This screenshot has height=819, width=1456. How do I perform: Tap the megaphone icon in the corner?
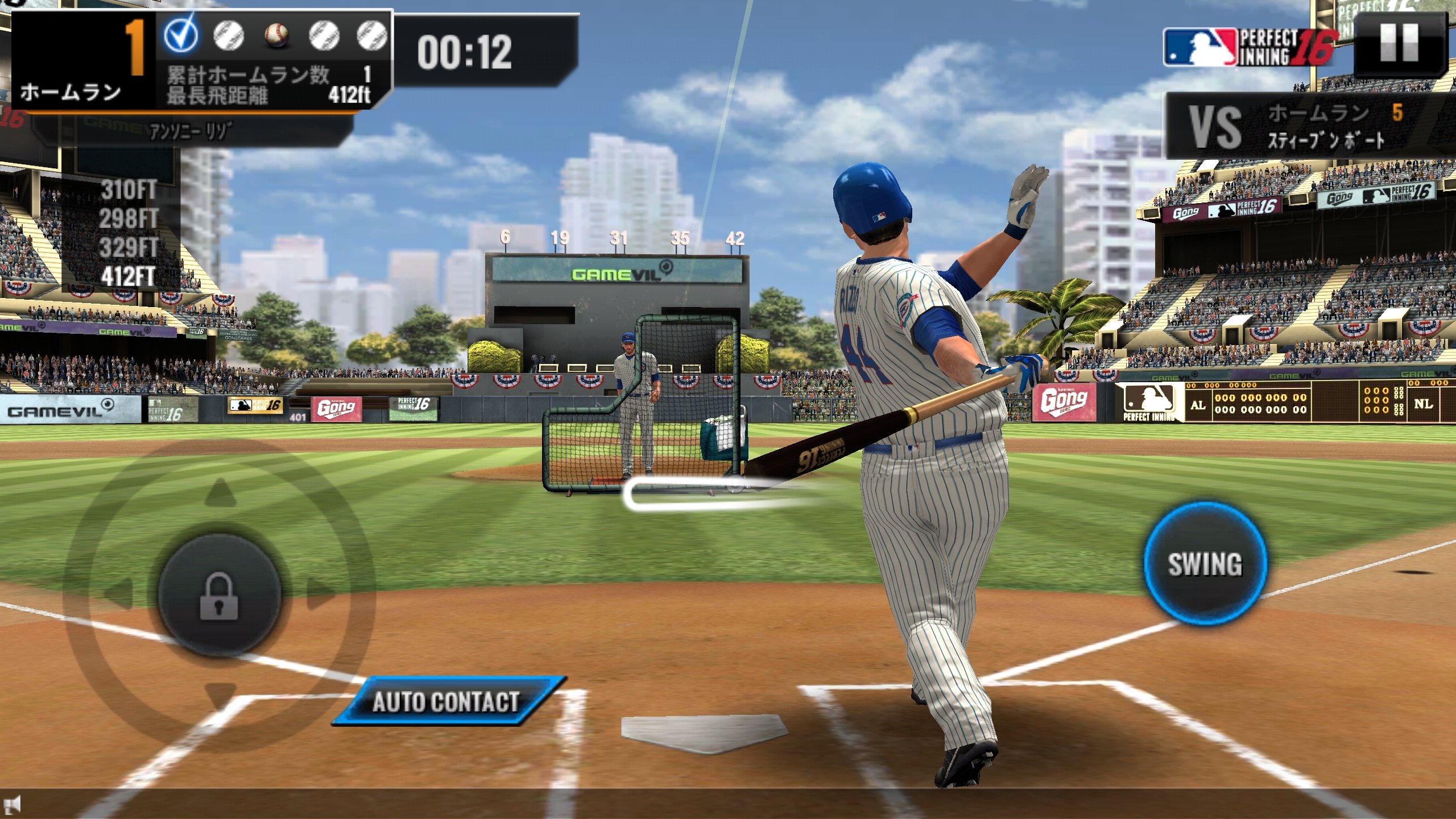click(x=13, y=804)
